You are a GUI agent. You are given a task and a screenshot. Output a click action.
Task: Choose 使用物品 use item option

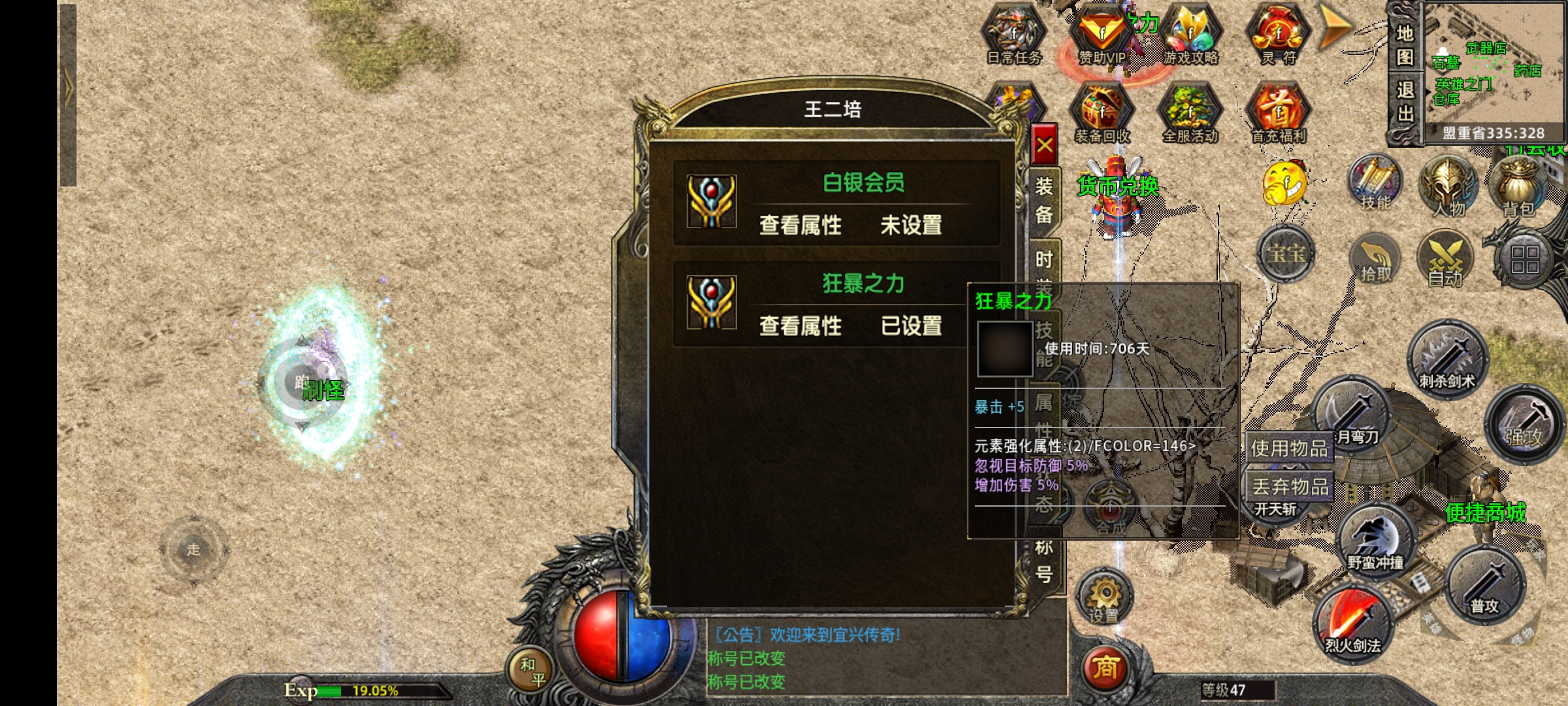1289,448
